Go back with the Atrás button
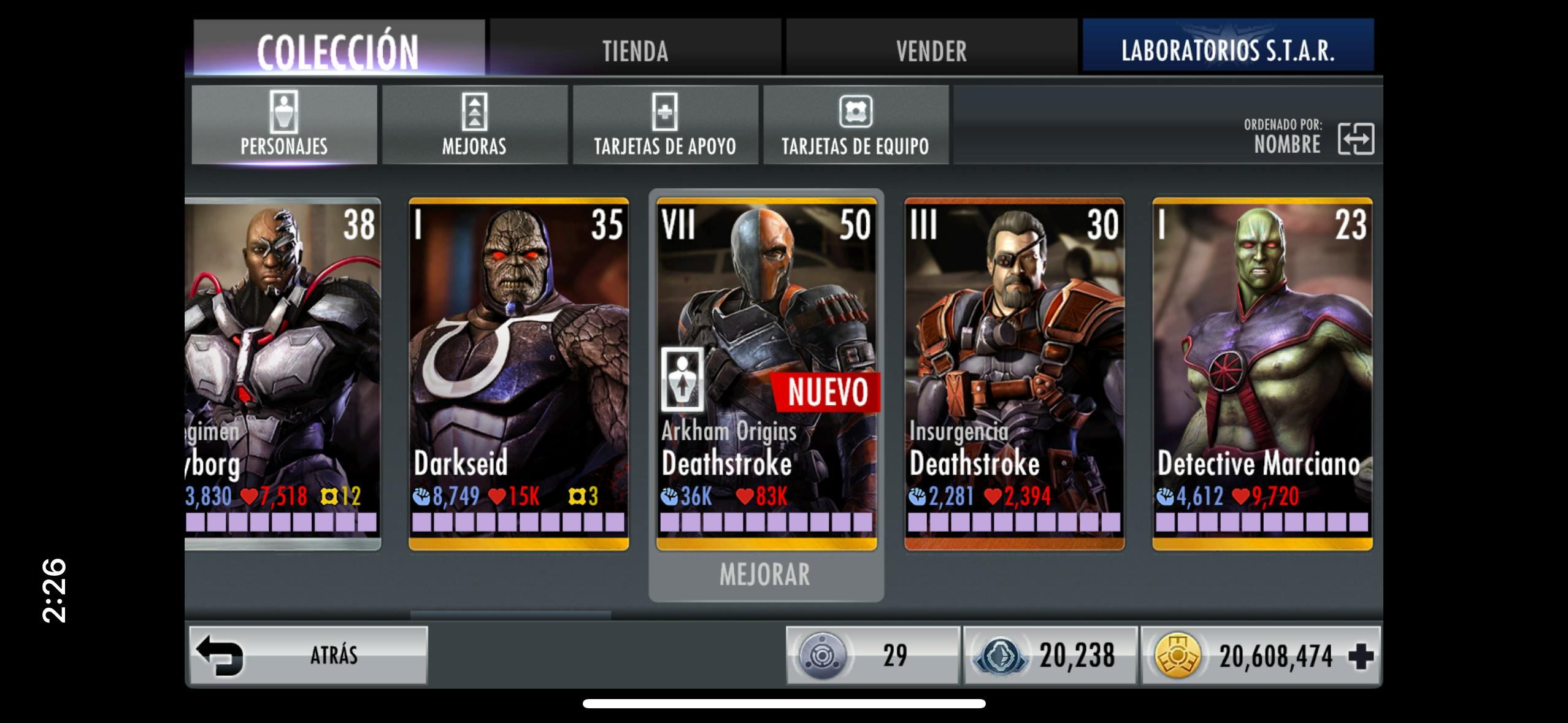Screen dimensions: 1568x723 coord(308,655)
